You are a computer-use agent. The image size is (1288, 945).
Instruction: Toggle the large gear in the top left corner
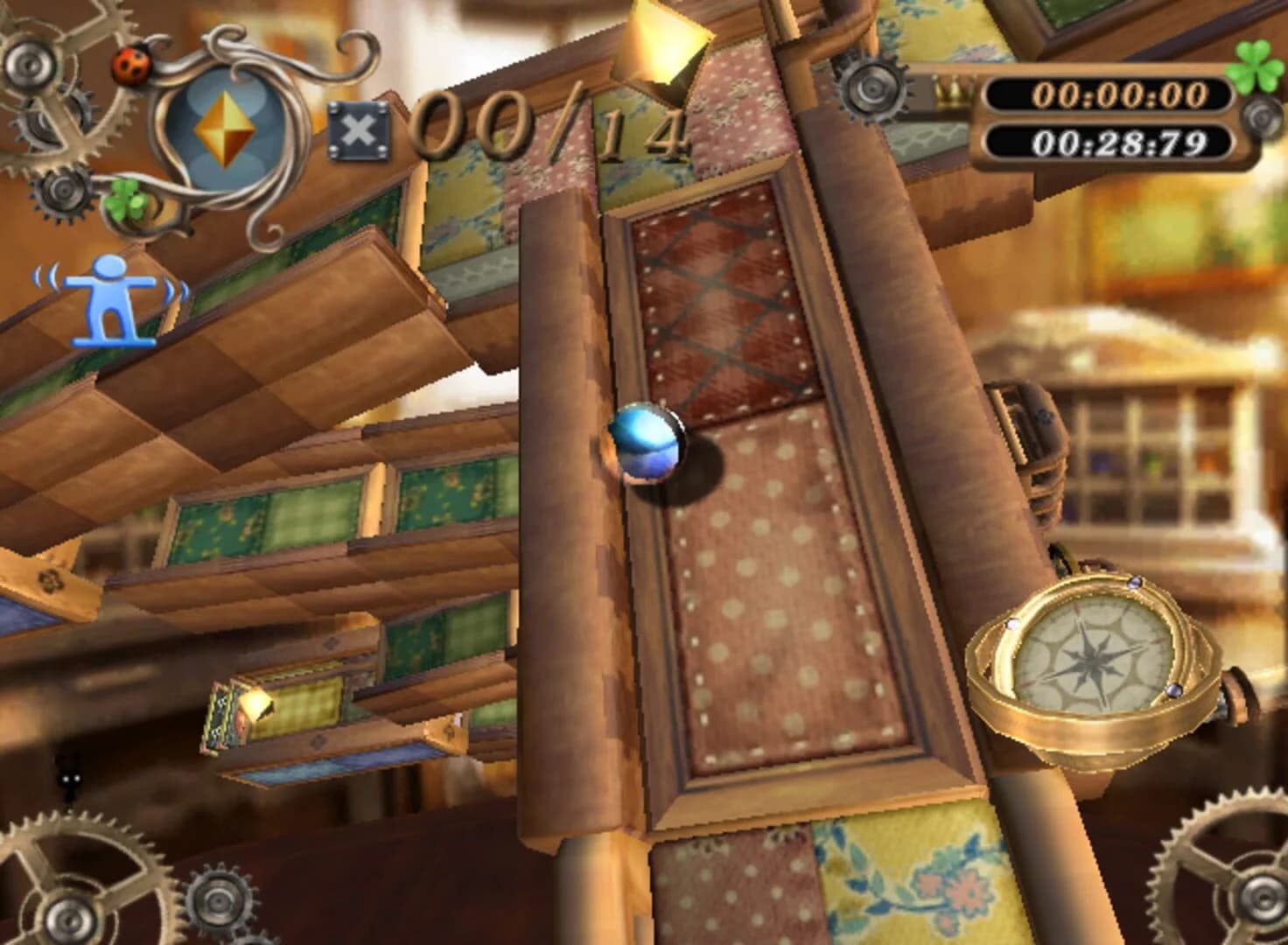point(29,66)
